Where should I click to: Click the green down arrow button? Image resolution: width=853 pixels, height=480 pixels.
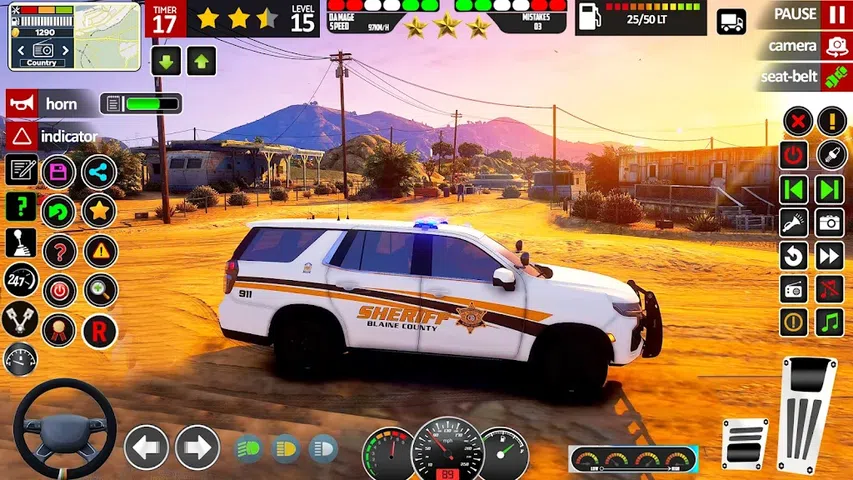coord(166,61)
